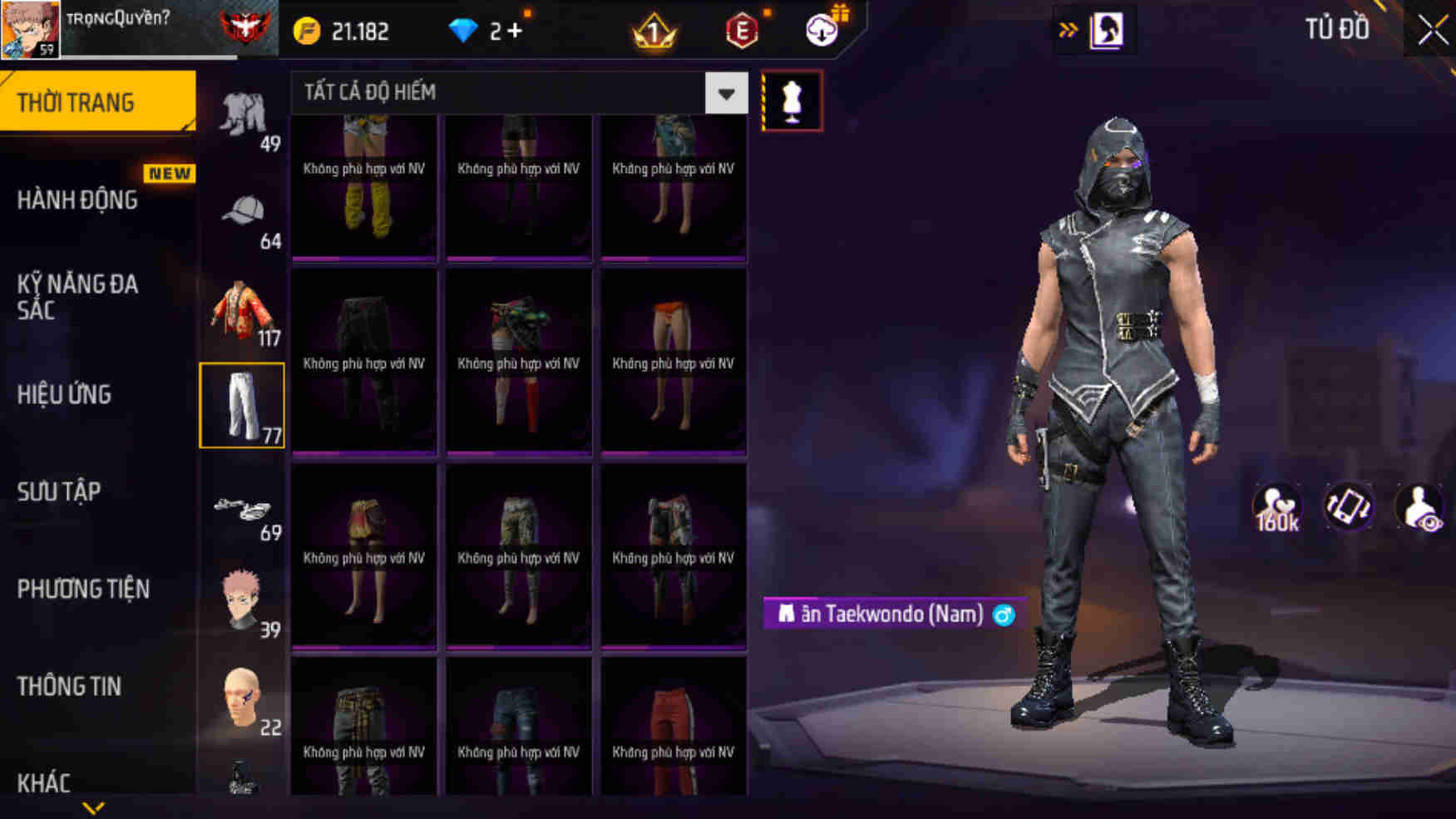The image size is (1456, 819).
Task: Tap the male gender symbol beside Taekwondo name
Action: click(1003, 614)
